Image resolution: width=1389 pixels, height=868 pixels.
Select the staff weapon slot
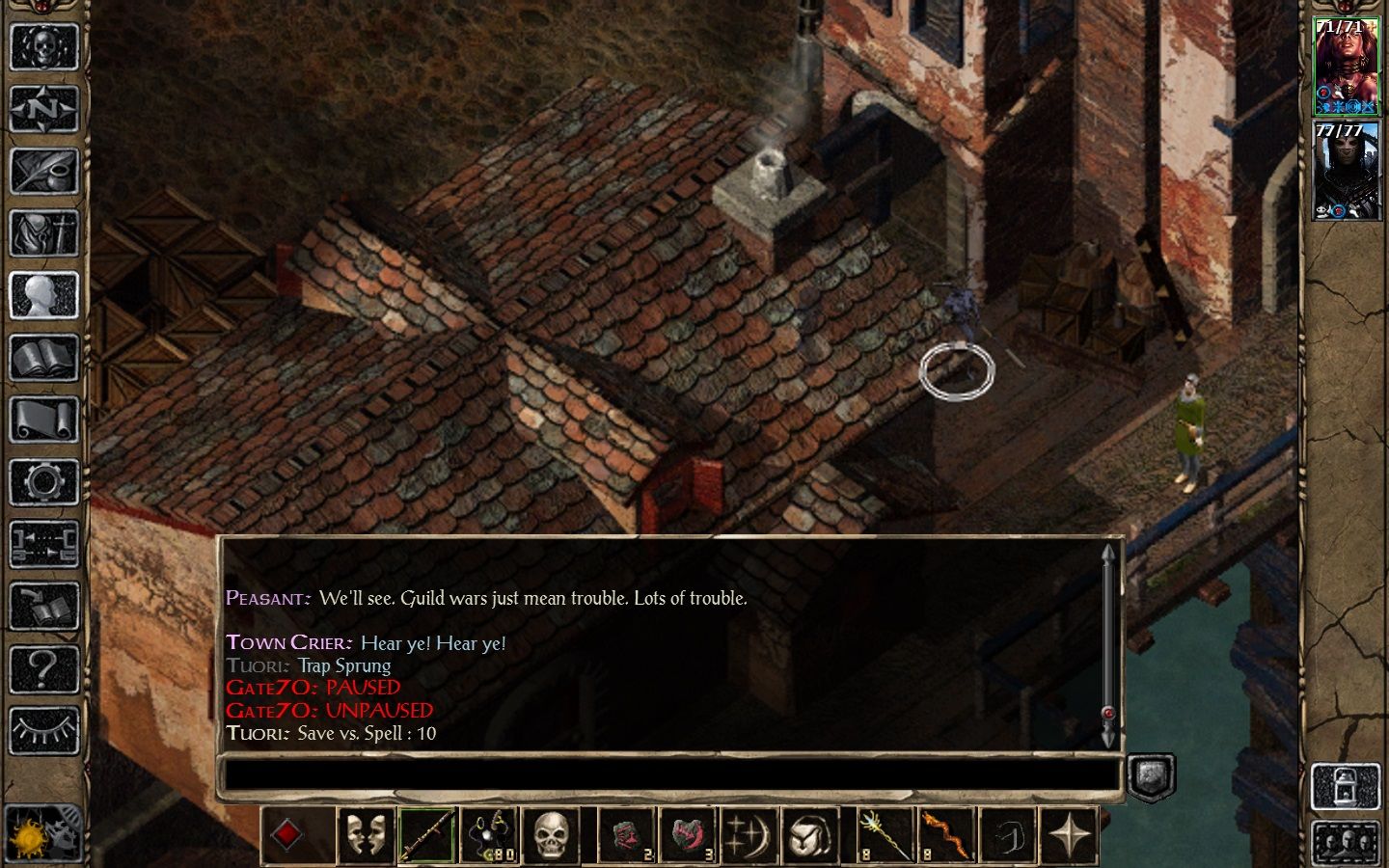tap(427, 834)
